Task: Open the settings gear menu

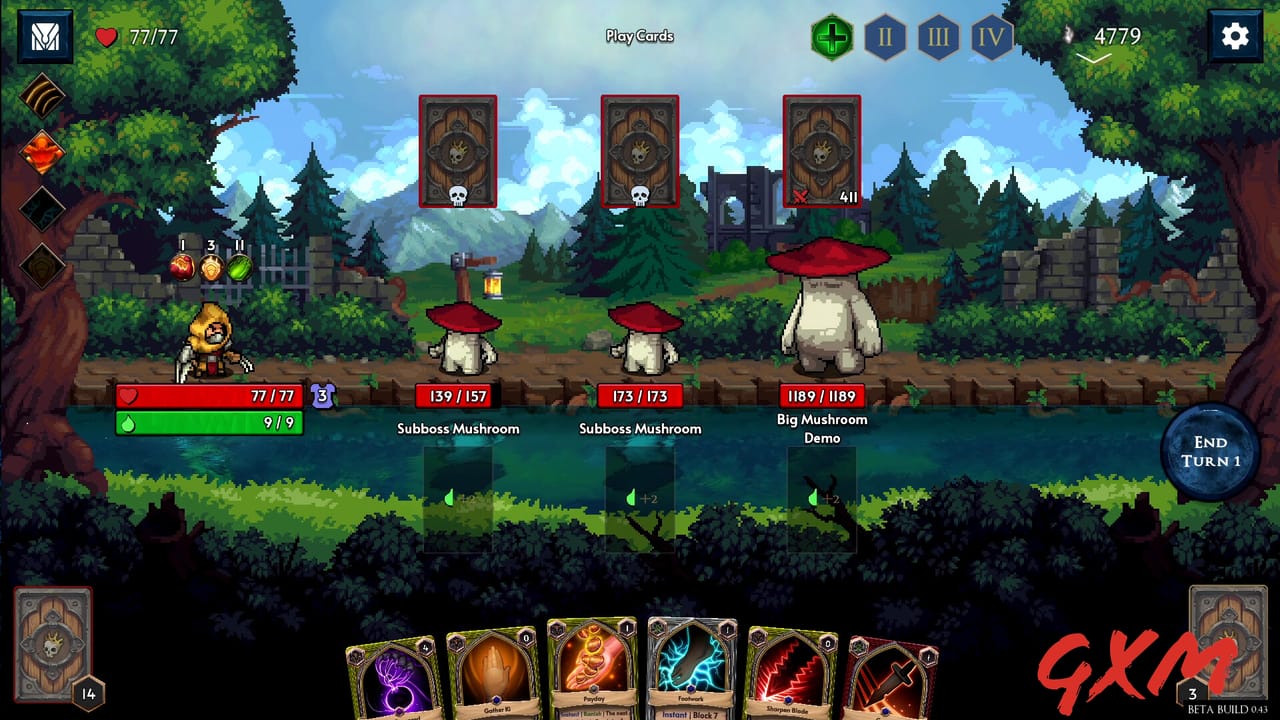Action: [x=1235, y=35]
